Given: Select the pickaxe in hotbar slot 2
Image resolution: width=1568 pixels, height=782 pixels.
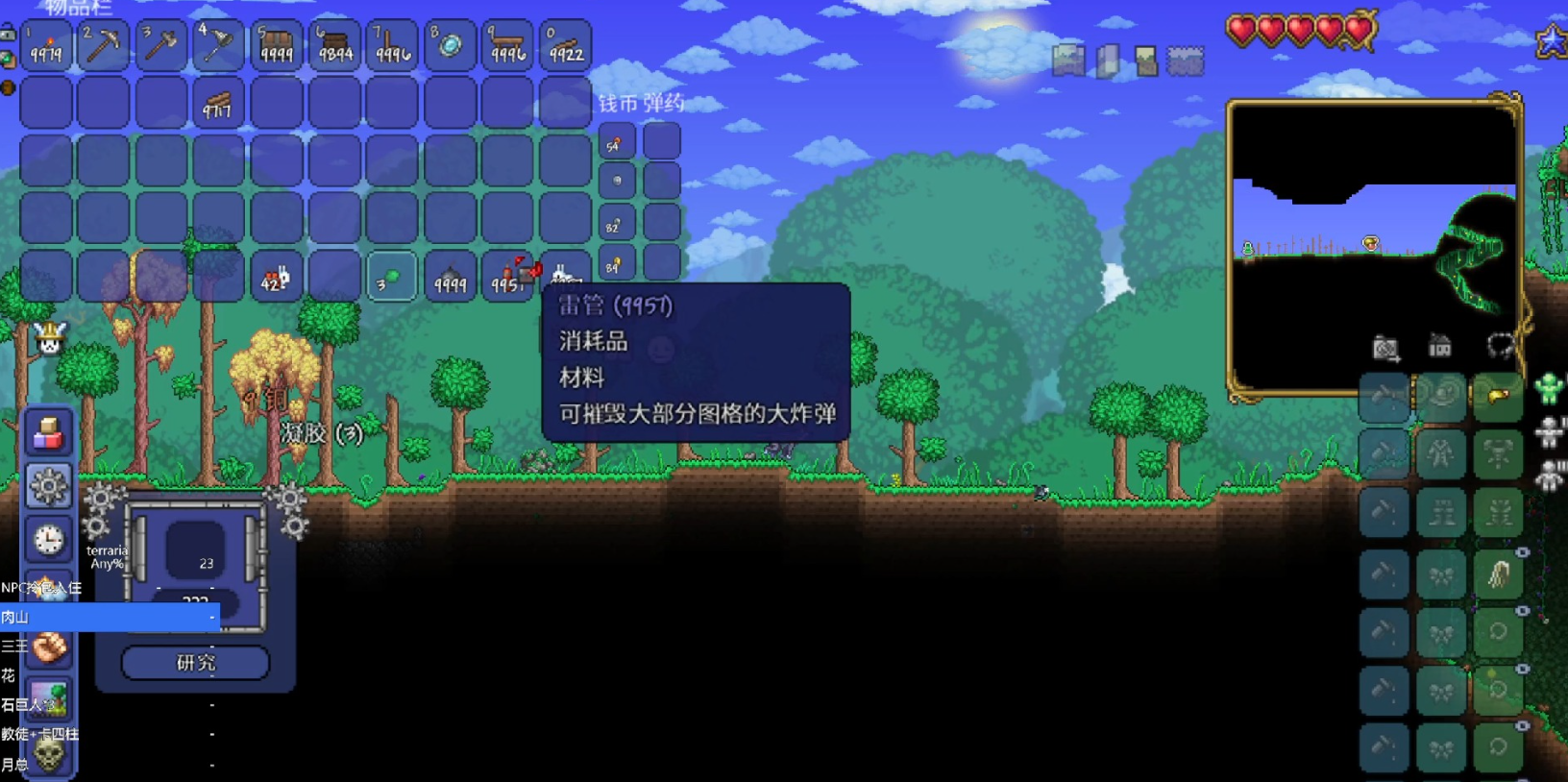Looking at the screenshot, I should (103, 43).
